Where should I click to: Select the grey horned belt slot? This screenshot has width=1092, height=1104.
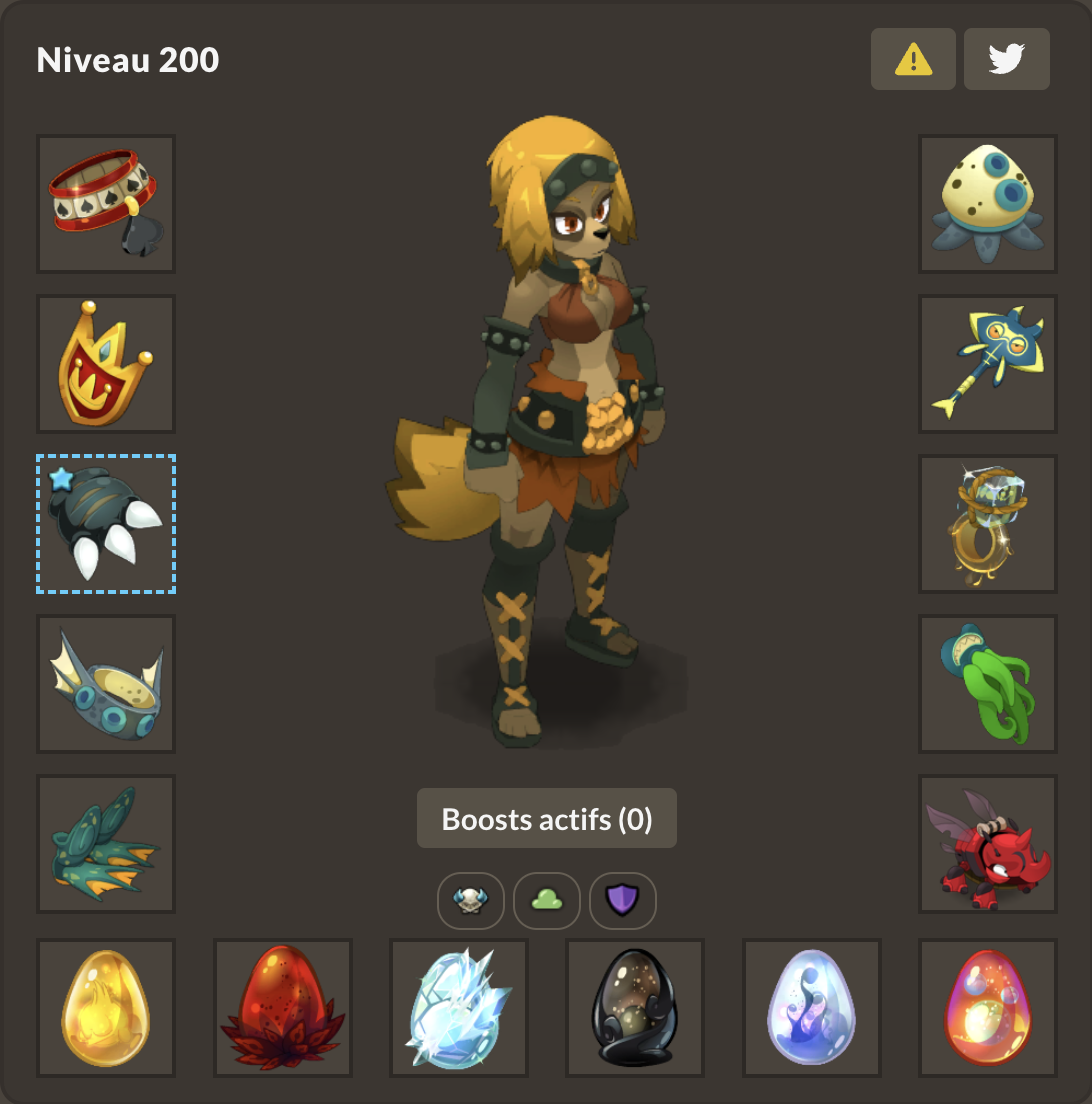tap(106, 684)
